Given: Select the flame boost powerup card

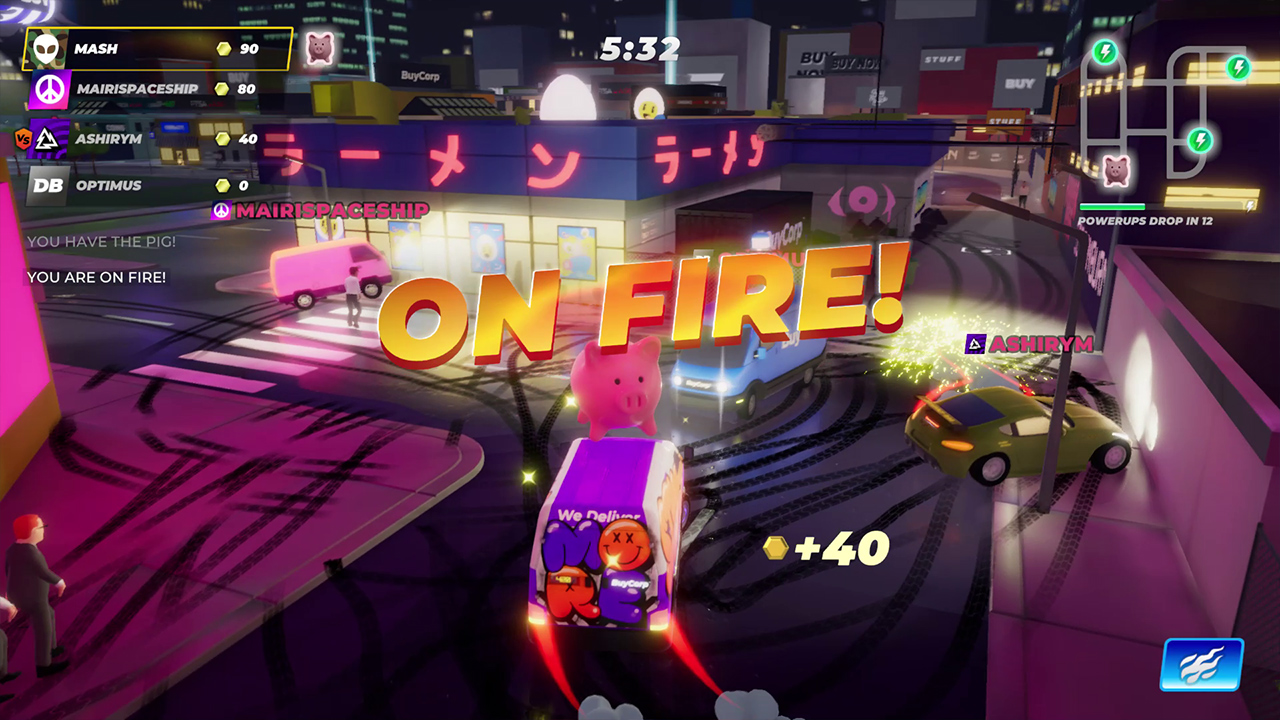Looking at the screenshot, I should pyautogui.click(x=1203, y=664).
